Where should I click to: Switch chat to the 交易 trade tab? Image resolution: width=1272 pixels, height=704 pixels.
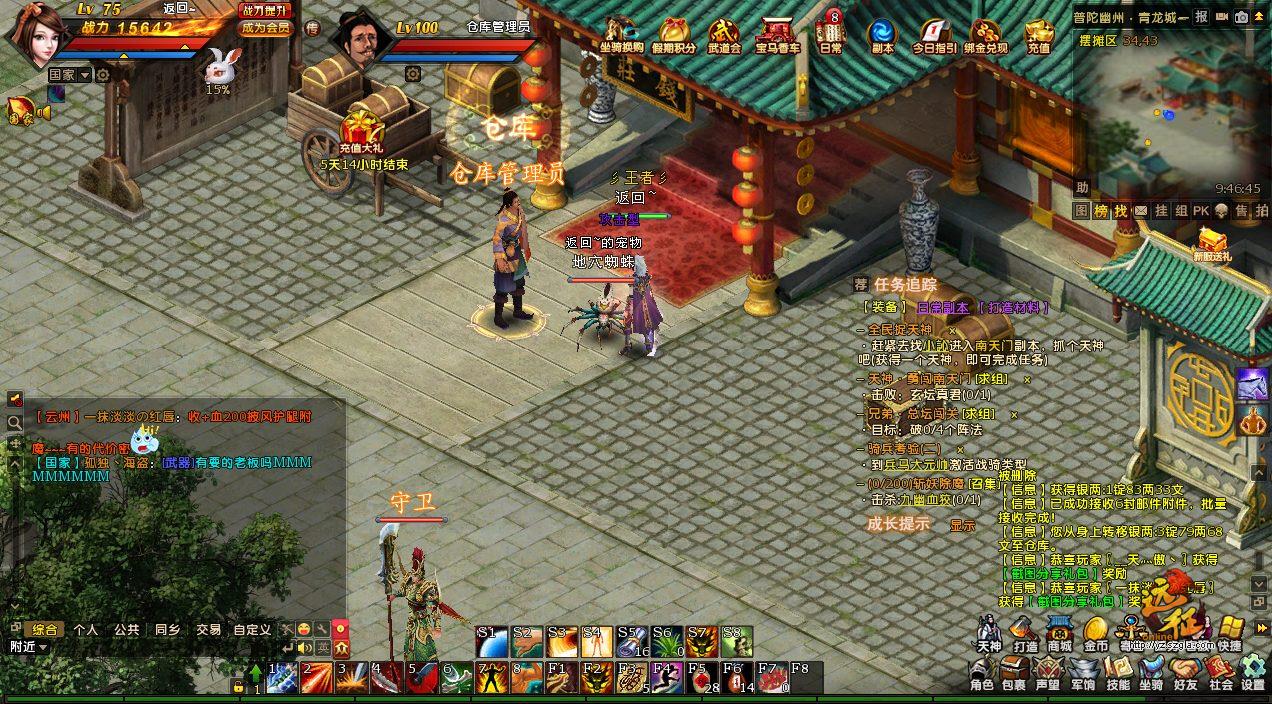[208, 630]
